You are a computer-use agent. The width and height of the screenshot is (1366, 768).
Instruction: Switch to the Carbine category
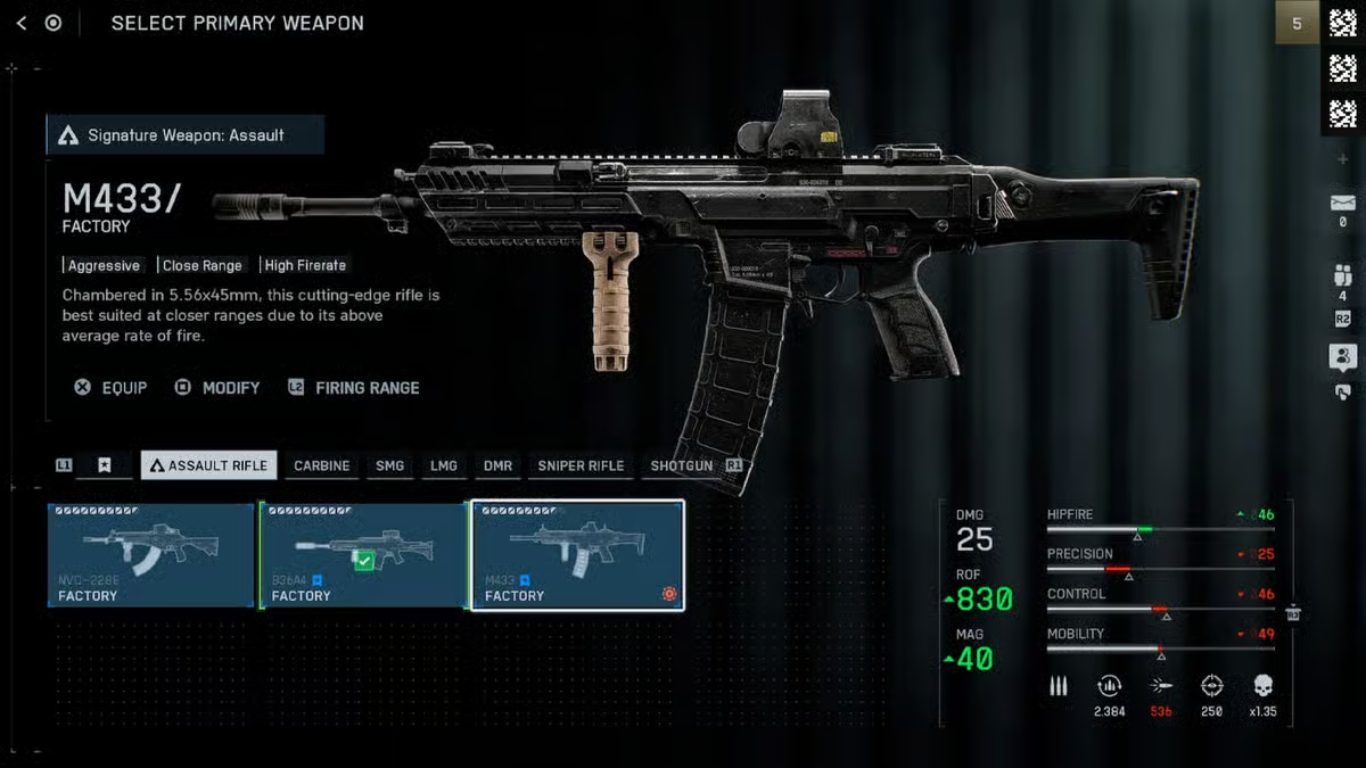(x=322, y=465)
